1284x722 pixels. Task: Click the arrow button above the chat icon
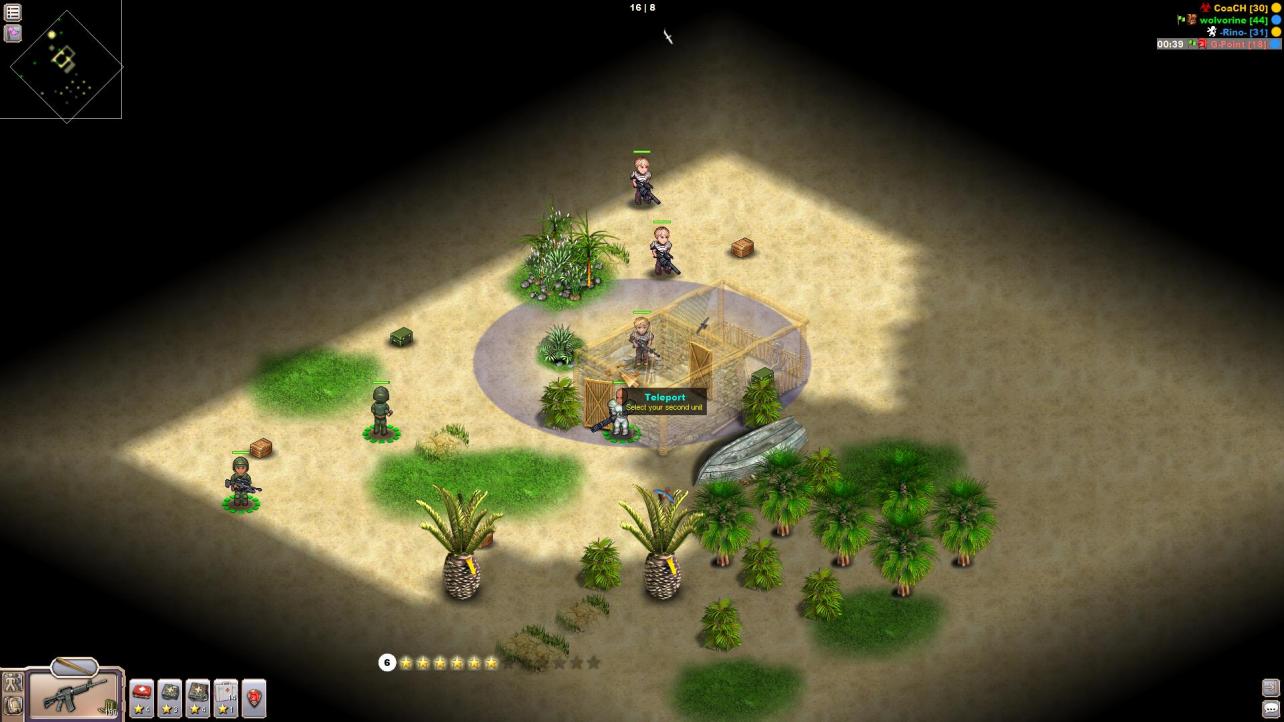pos(1271,688)
